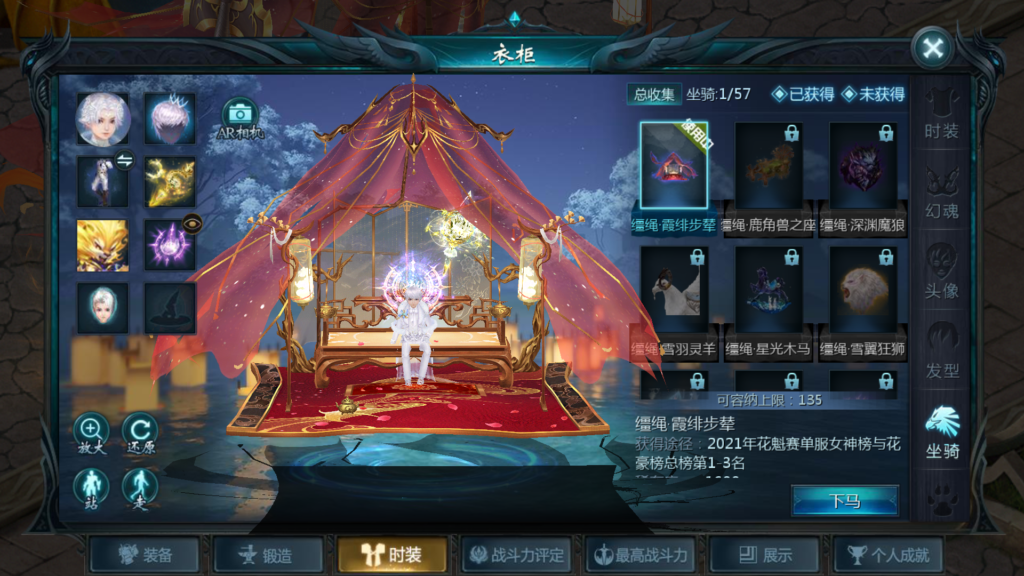Click the 放大 zoom-in button

[91, 434]
